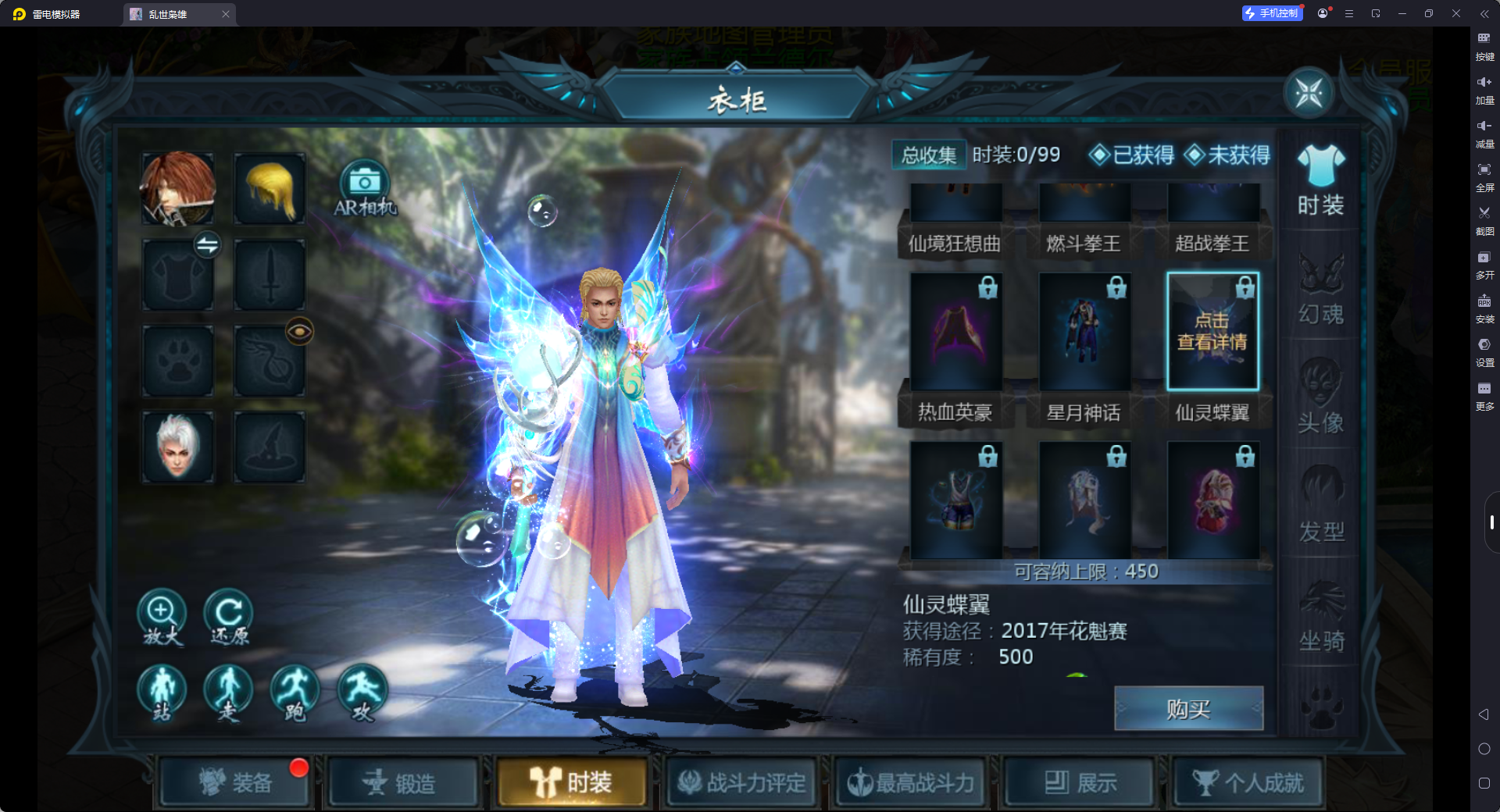The height and width of the screenshot is (812, 1500).
Task: Switch to the 发型 hairstyle tab
Action: 1321,509
